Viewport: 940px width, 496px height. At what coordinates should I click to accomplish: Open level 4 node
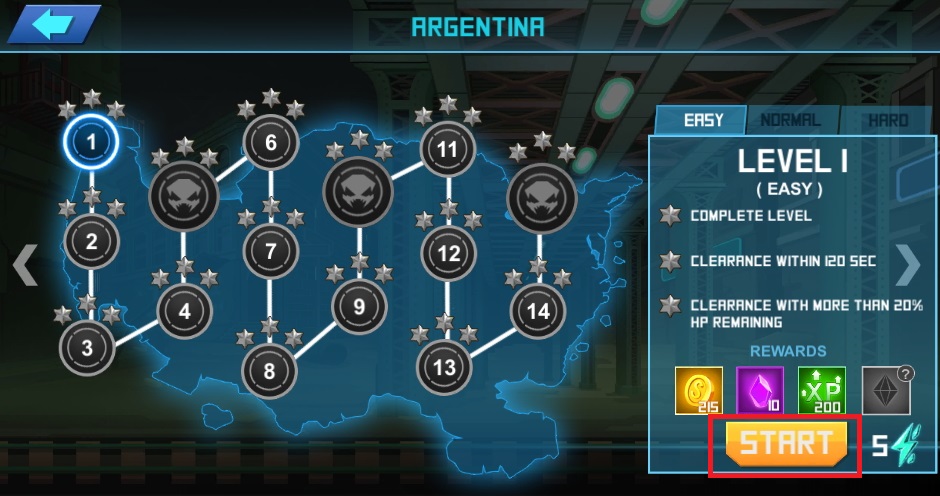point(184,311)
